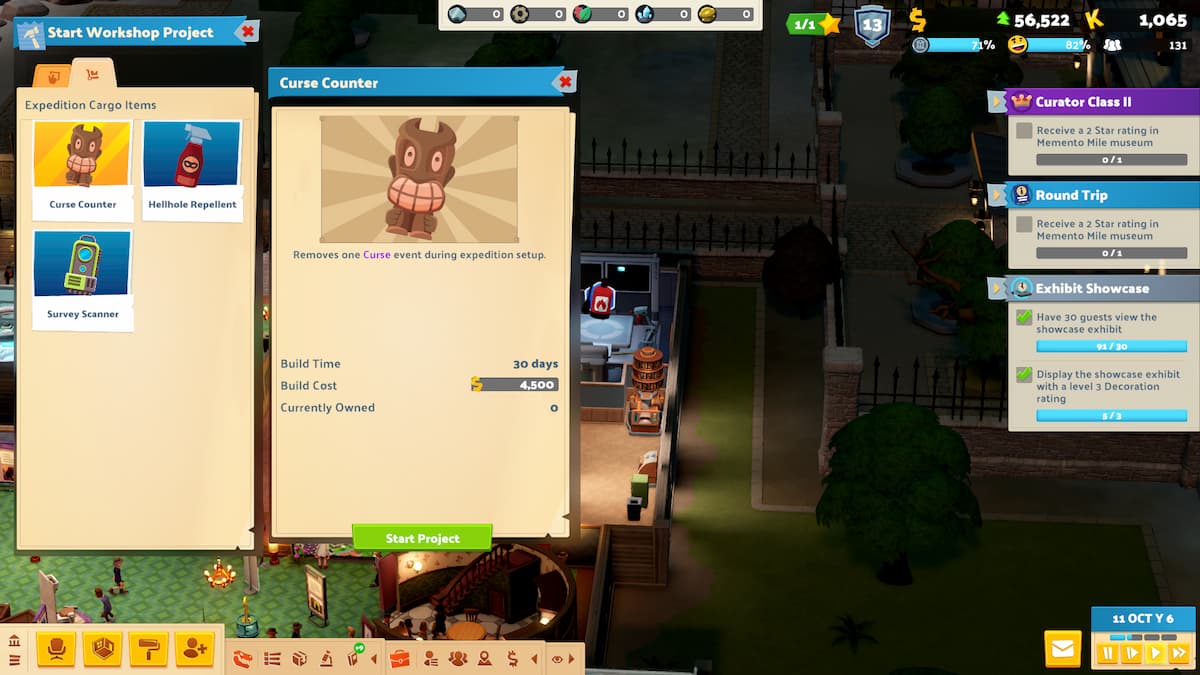Screen dimensions: 1200x675
Task: Open the chair items build menu
Action: click(55, 650)
